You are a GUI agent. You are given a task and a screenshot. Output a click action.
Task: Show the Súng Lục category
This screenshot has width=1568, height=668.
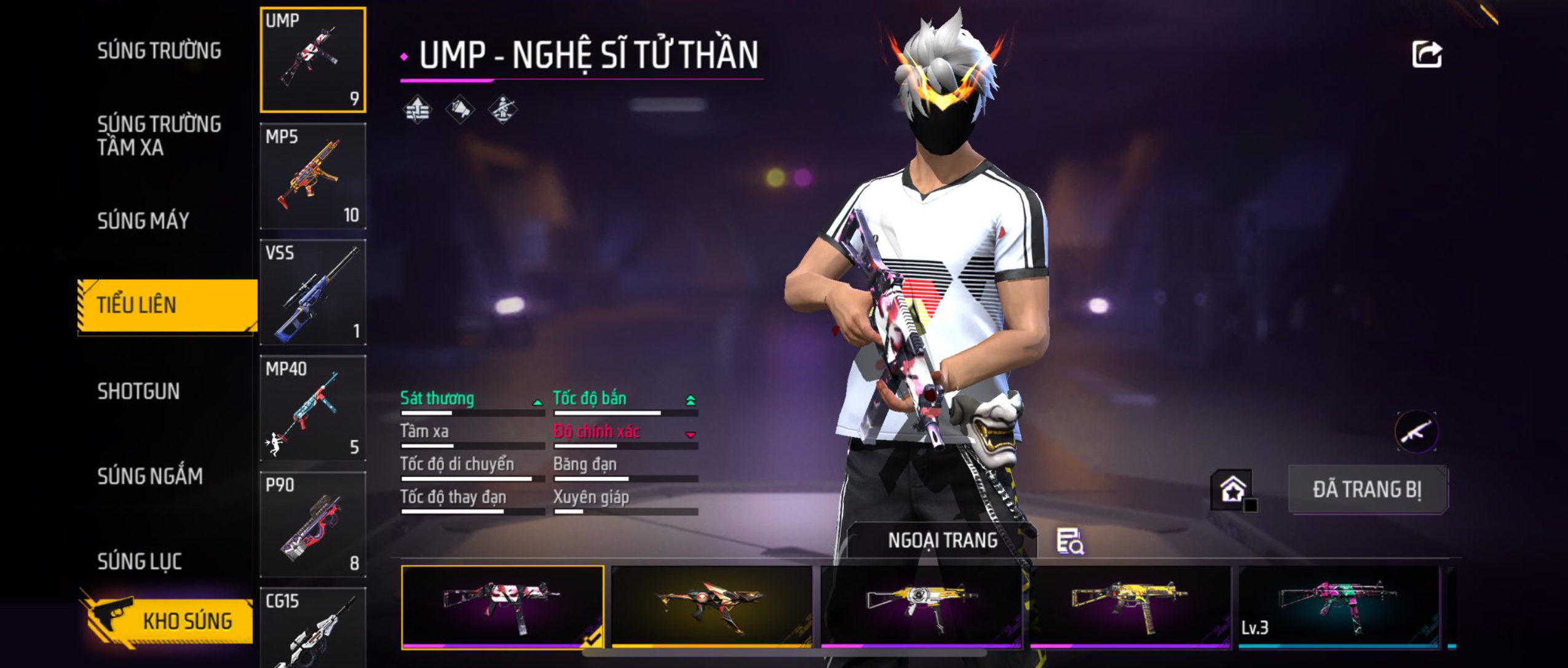point(140,561)
